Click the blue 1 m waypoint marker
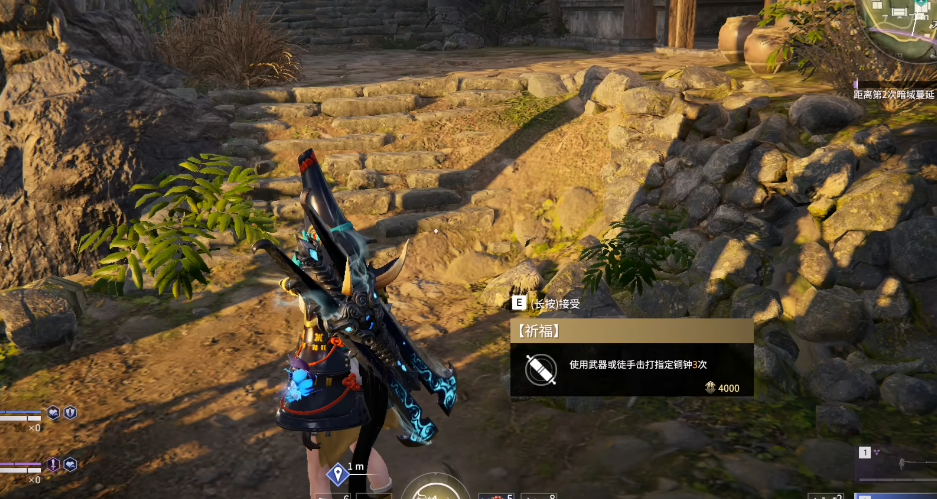 338,472
